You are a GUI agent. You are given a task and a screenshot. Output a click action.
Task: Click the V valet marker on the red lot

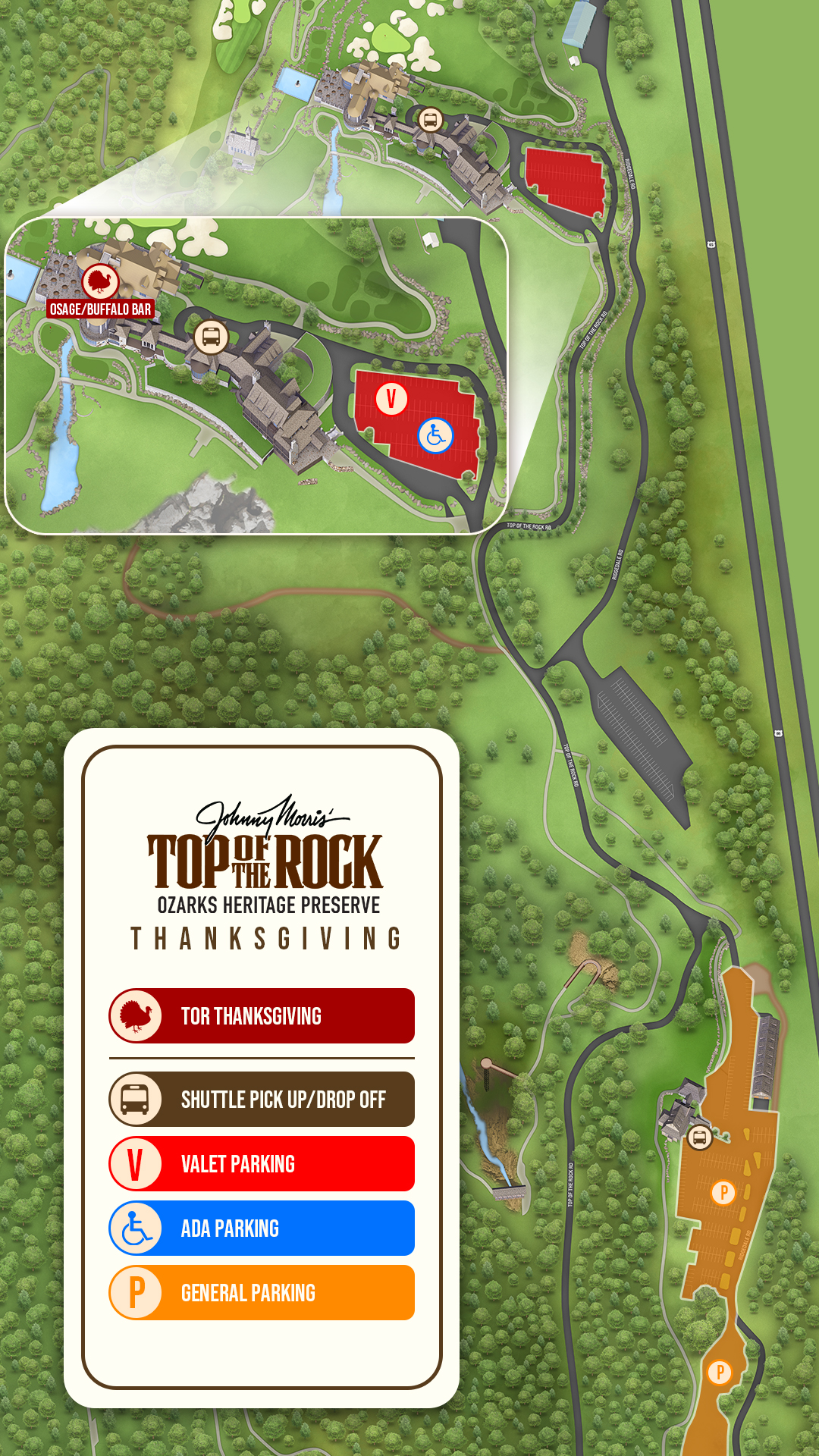point(391,398)
